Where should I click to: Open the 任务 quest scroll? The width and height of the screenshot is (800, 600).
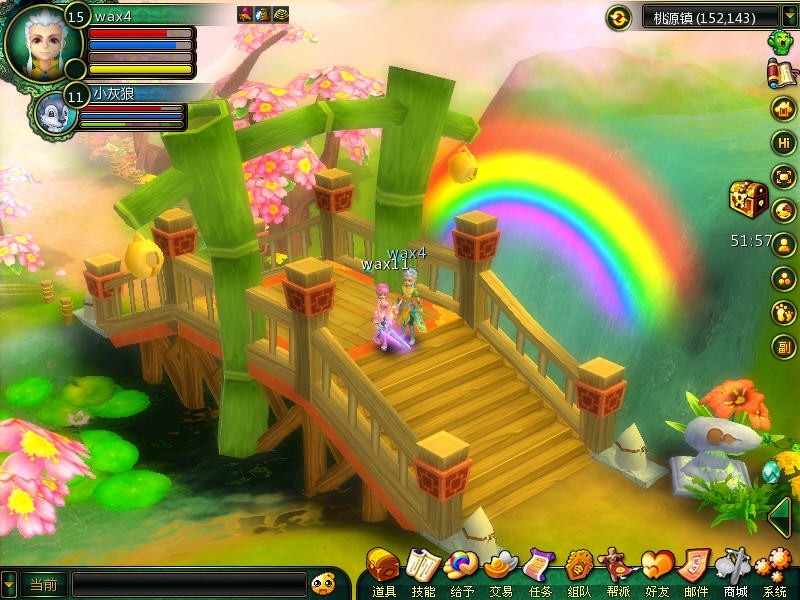coord(539,568)
